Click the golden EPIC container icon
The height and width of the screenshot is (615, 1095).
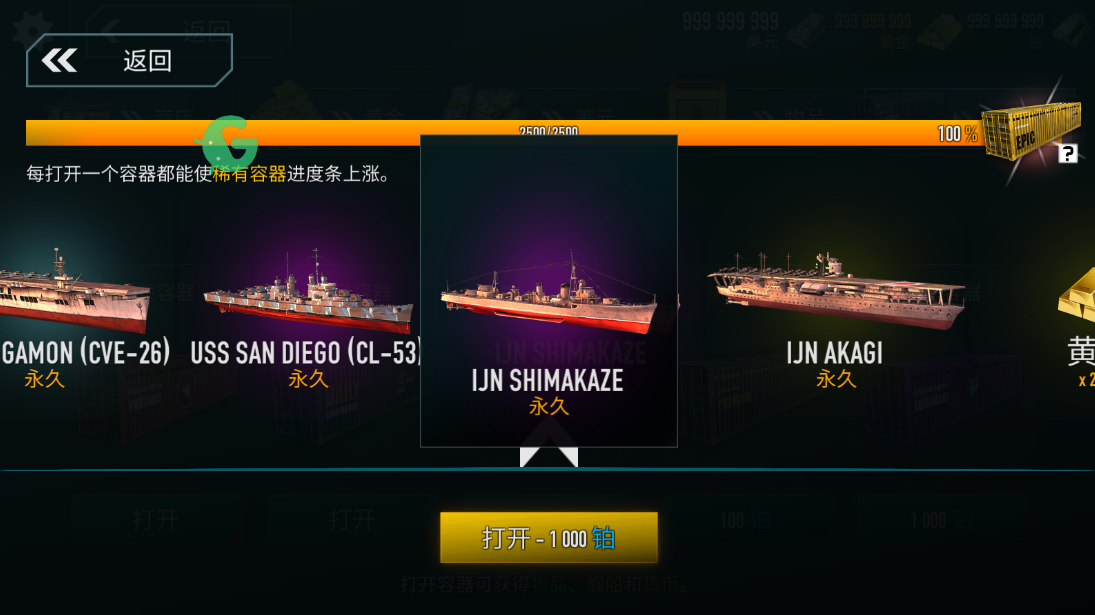pos(1030,130)
